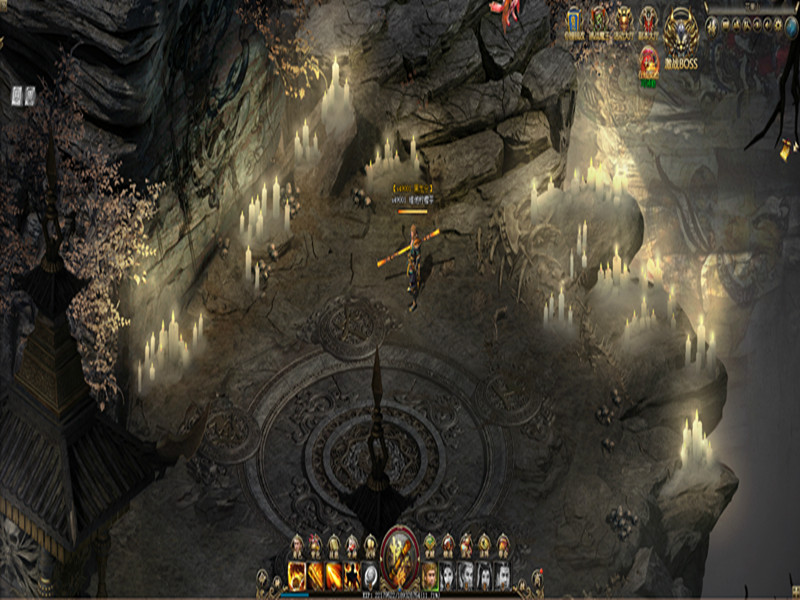Click the blue banner event icon
This screenshot has width=800, height=600.
(x=574, y=19)
